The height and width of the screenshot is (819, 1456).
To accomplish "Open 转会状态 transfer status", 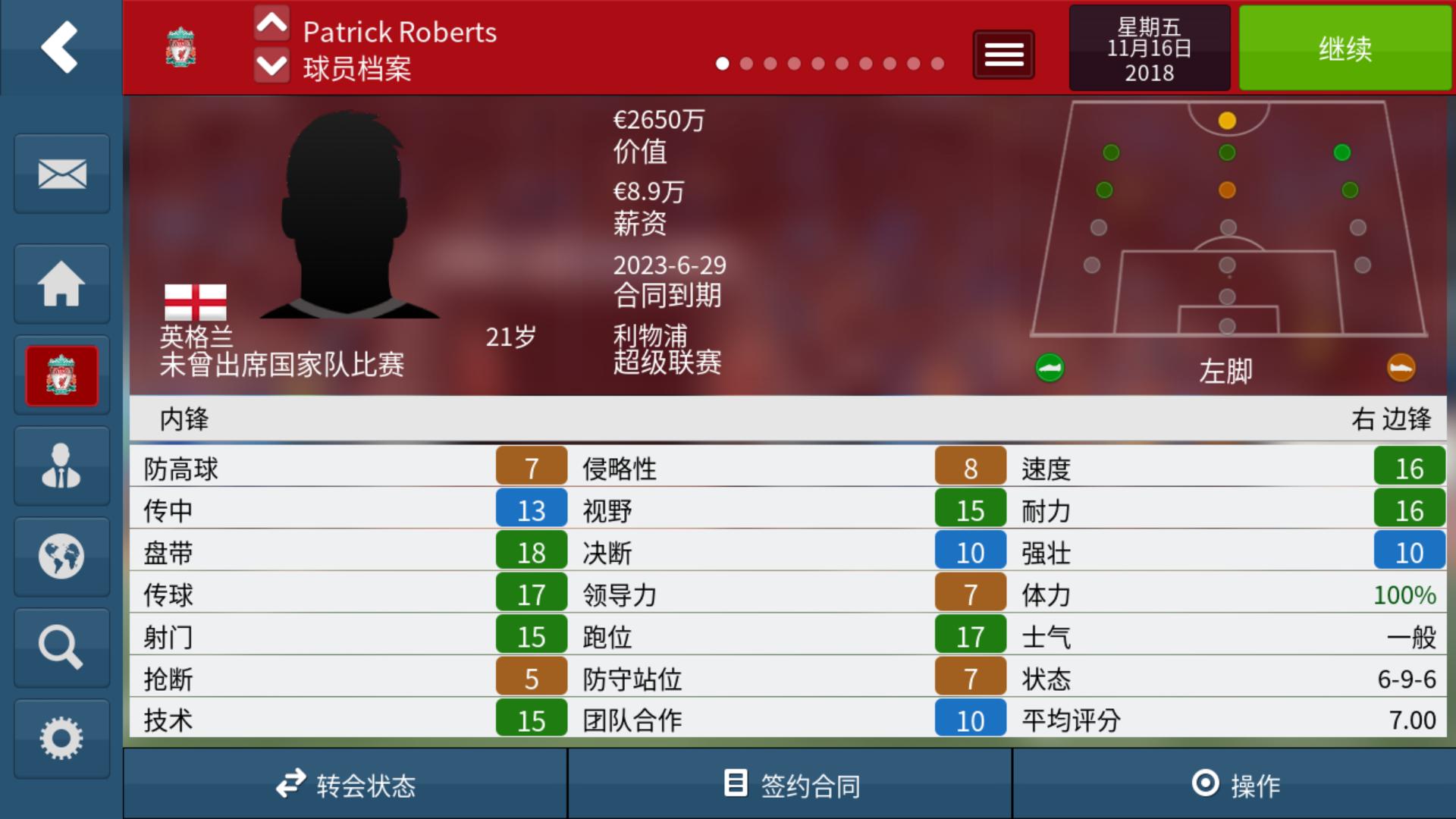I will (x=345, y=784).
